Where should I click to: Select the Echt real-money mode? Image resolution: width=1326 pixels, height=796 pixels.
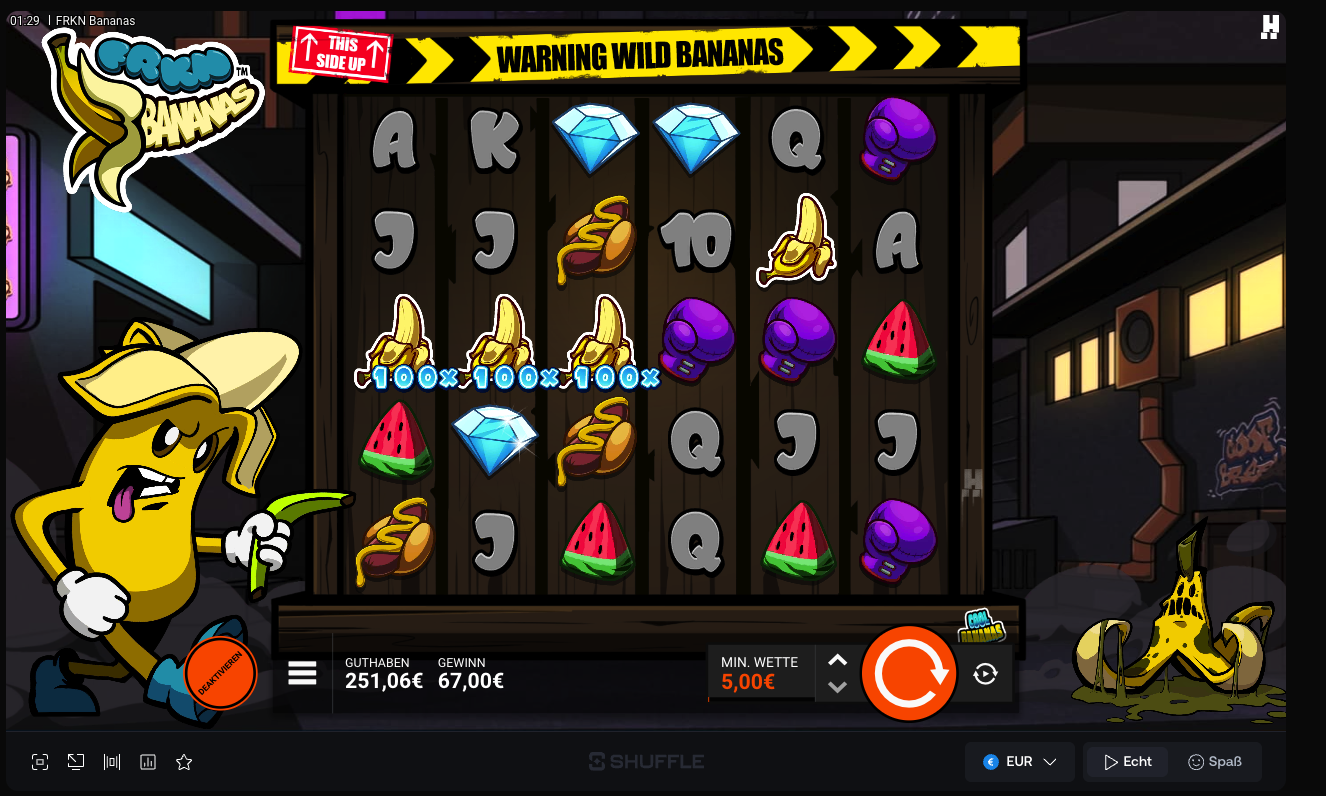tap(1127, 762)
